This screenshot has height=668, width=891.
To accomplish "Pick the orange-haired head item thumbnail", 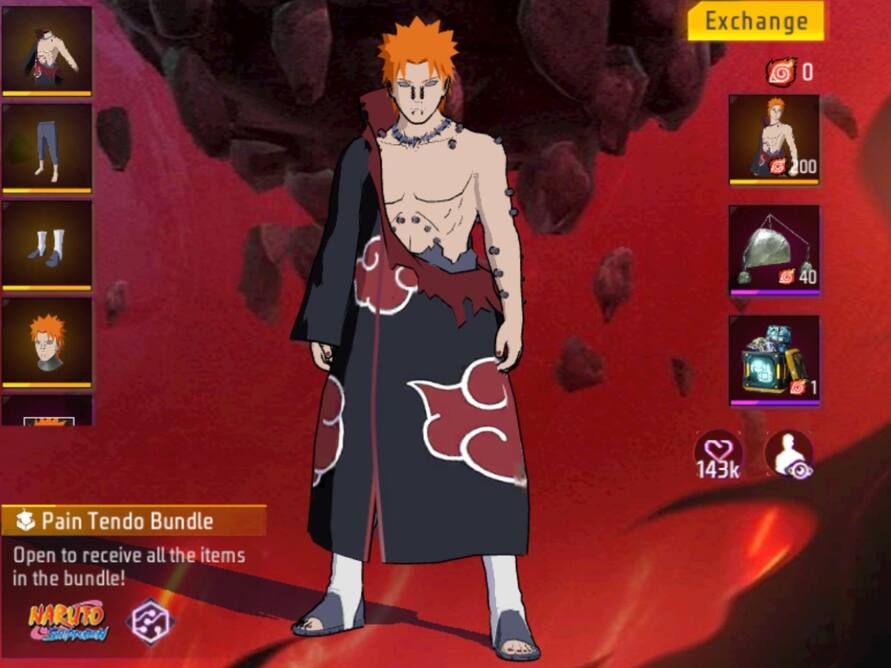I will (x=46, y=341).
